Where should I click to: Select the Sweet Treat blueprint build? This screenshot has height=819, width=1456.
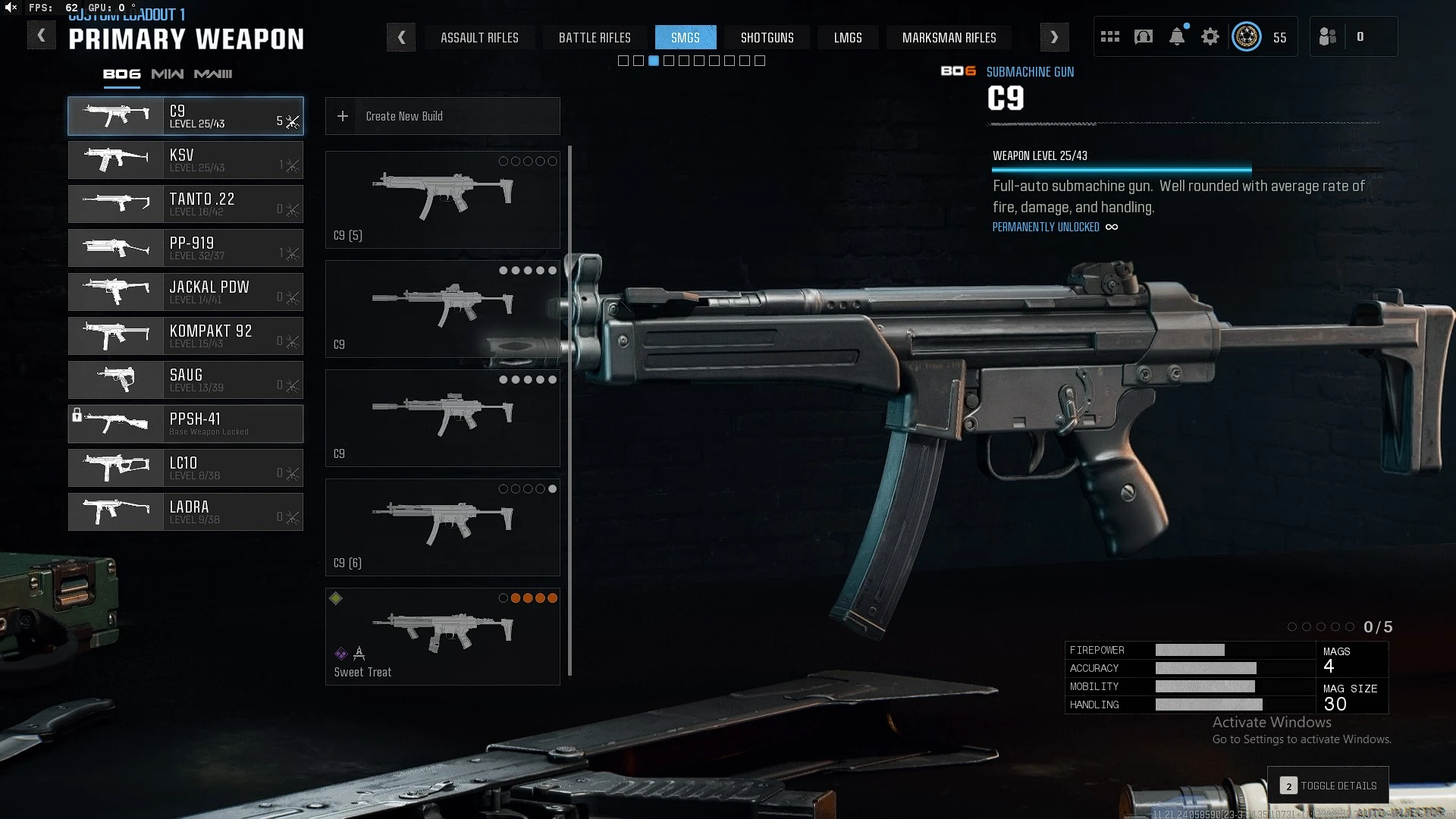point(443,637)
